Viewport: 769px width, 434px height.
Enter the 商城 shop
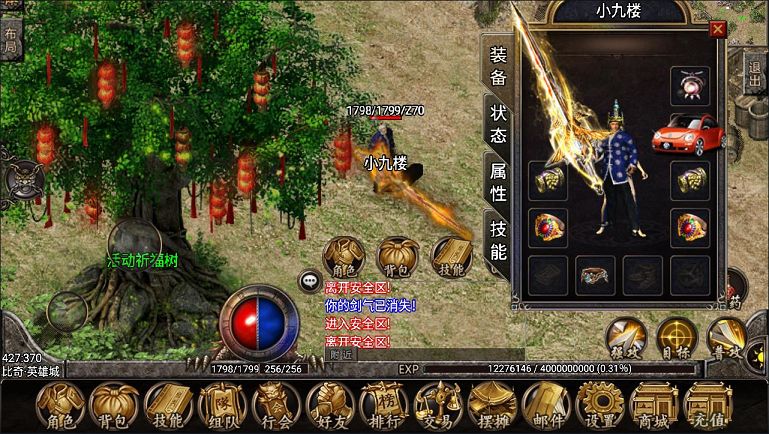pos(653,406)
